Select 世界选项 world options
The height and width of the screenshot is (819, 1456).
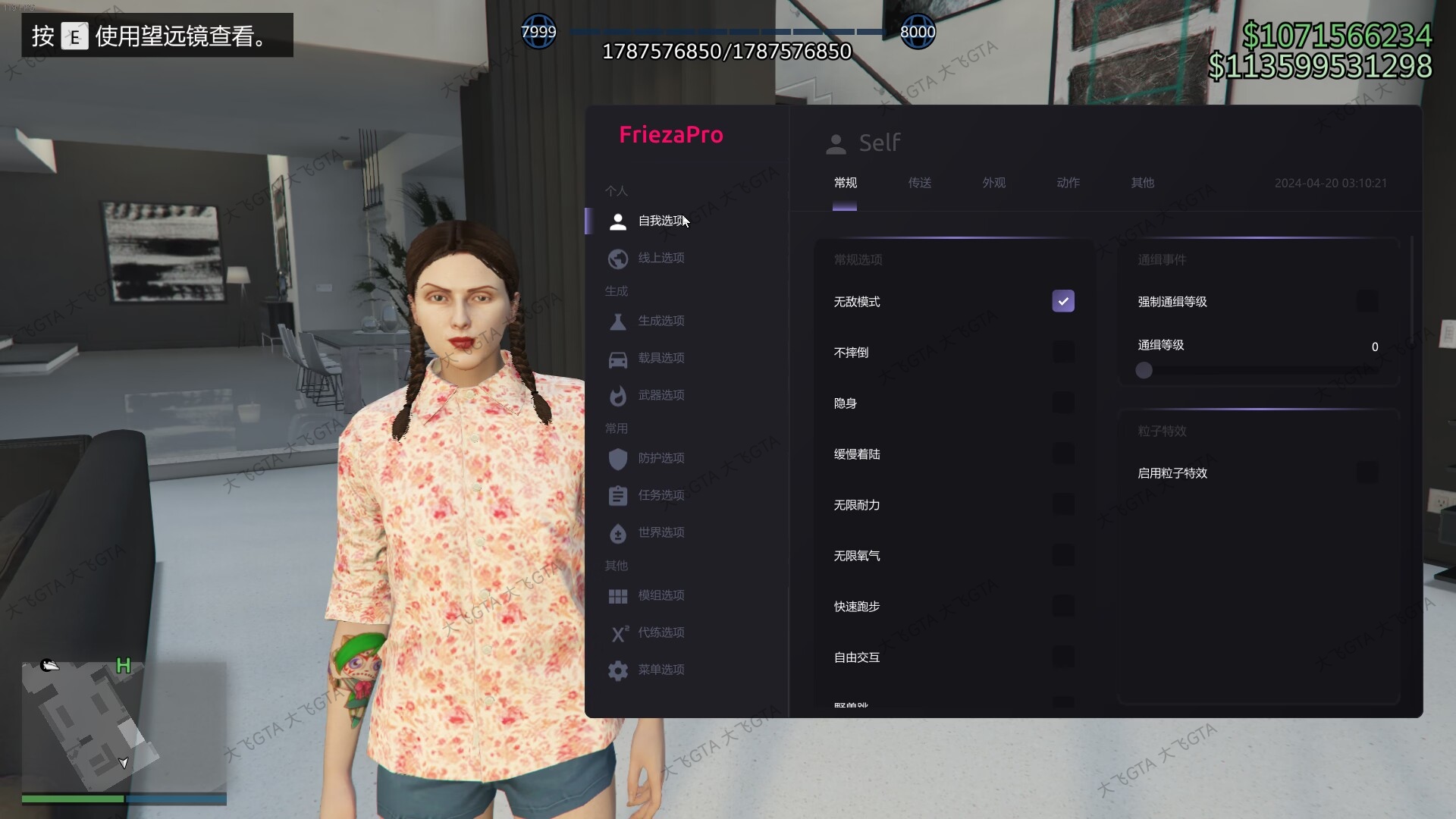pos(661,533)
